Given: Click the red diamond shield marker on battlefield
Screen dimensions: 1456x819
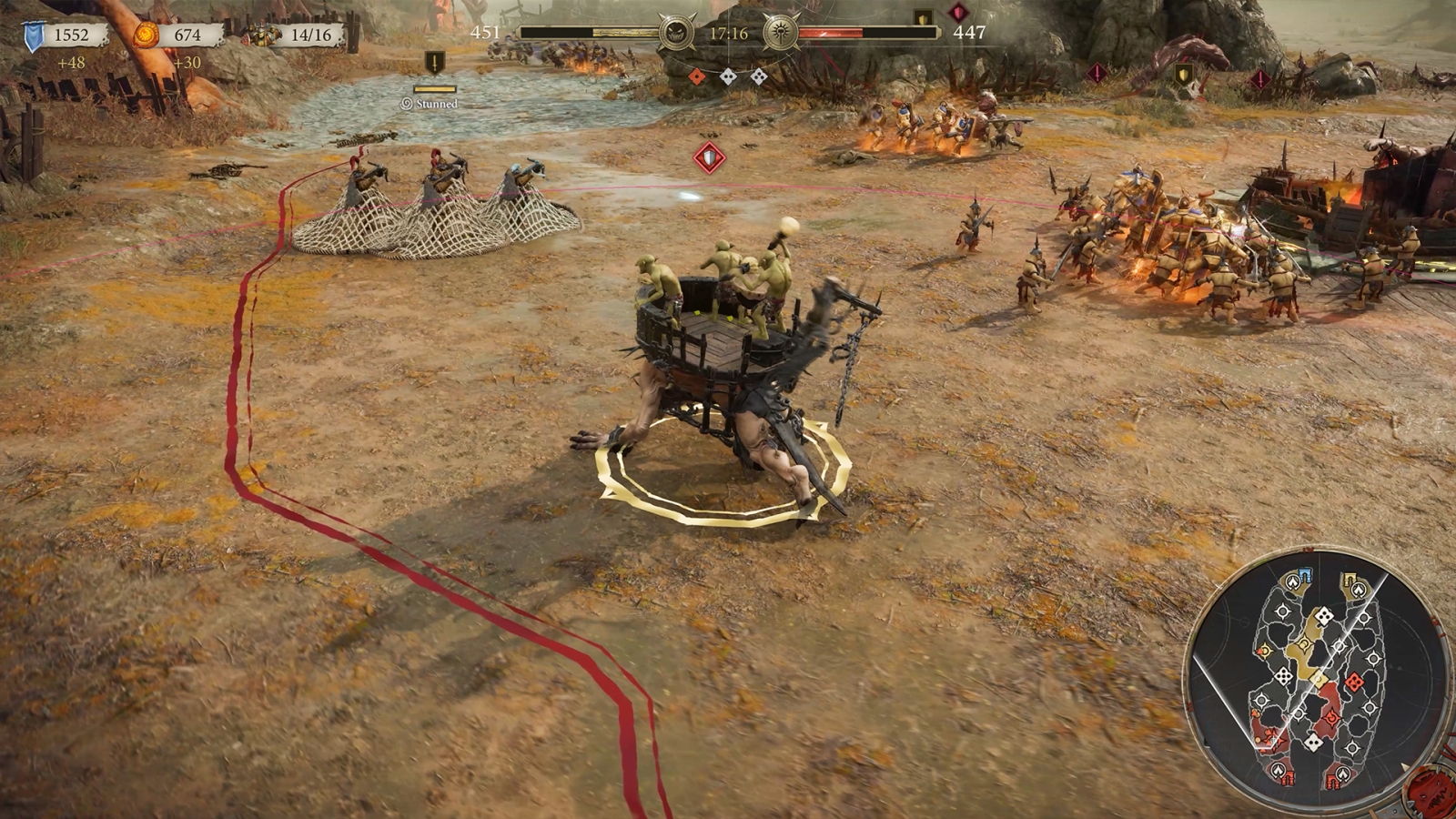Looking at the screenshot, I should (x=709, y=158).
